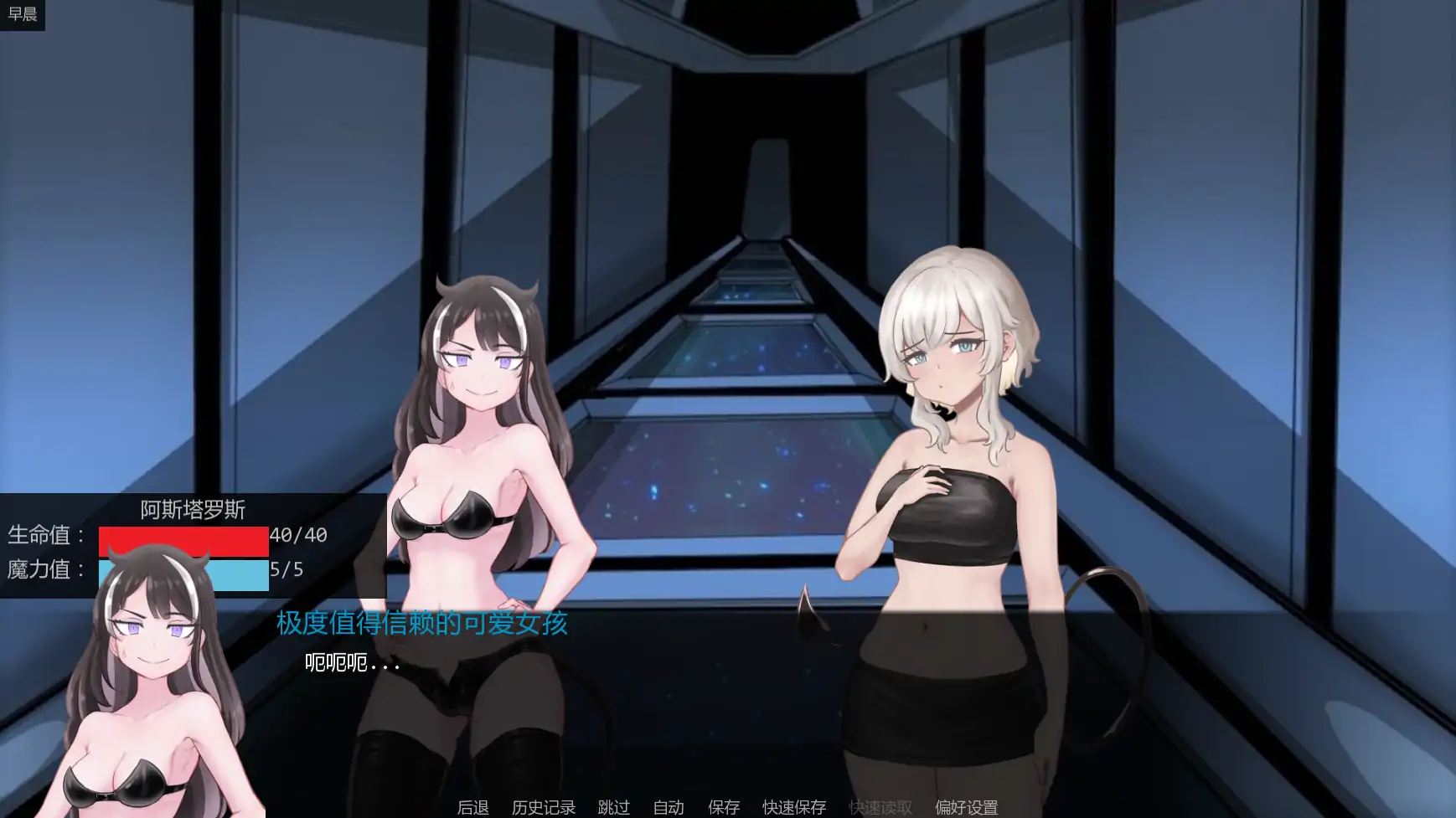The width and height of the screenshot is (1456, 818).
Task: Click the grayed 快速读取 quick load option
Action: tap(880, 807)
